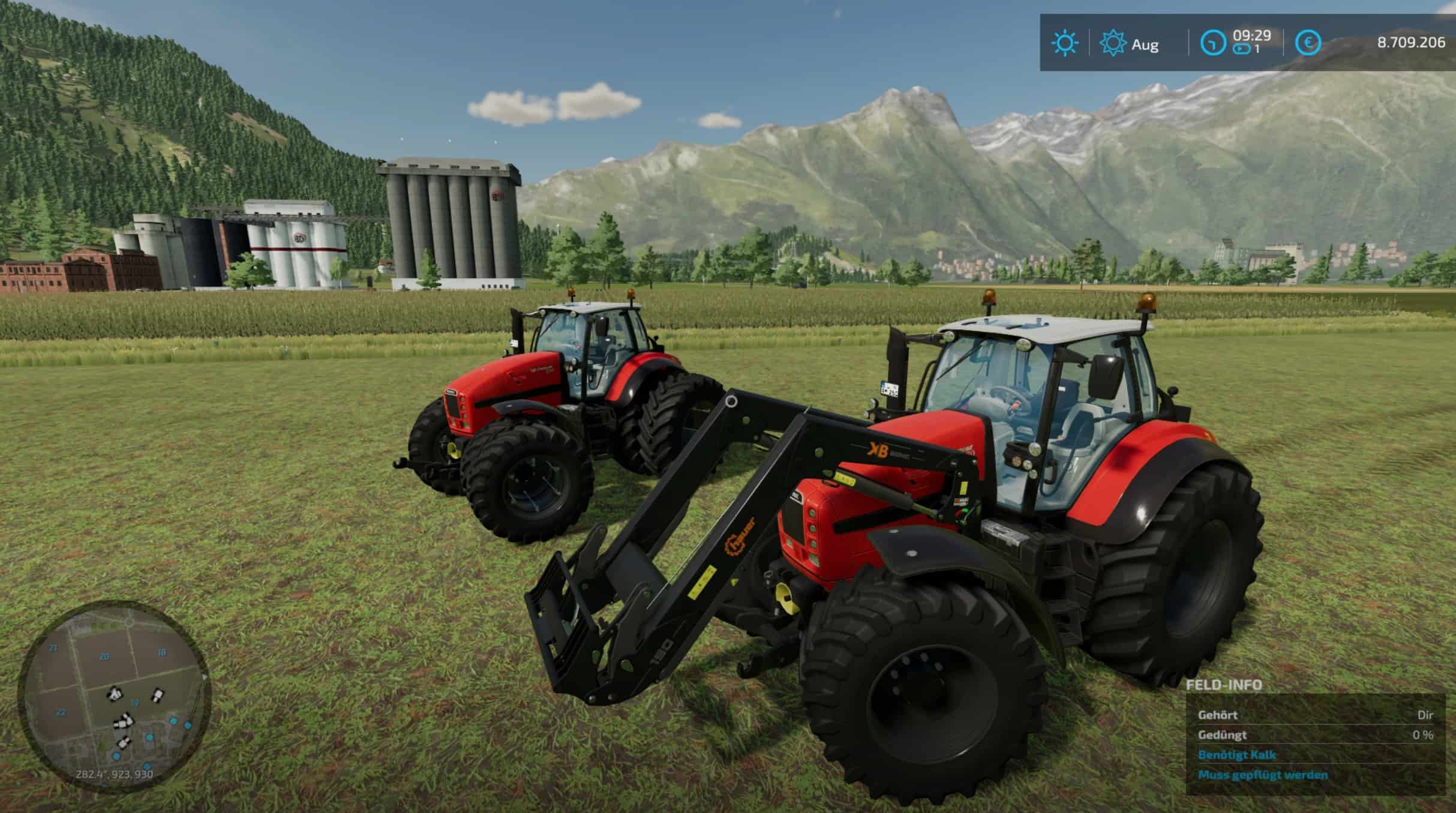Select the August season sun icon
The width and height of the screenshot is (1456, 813).
[x=1113, y=44]
